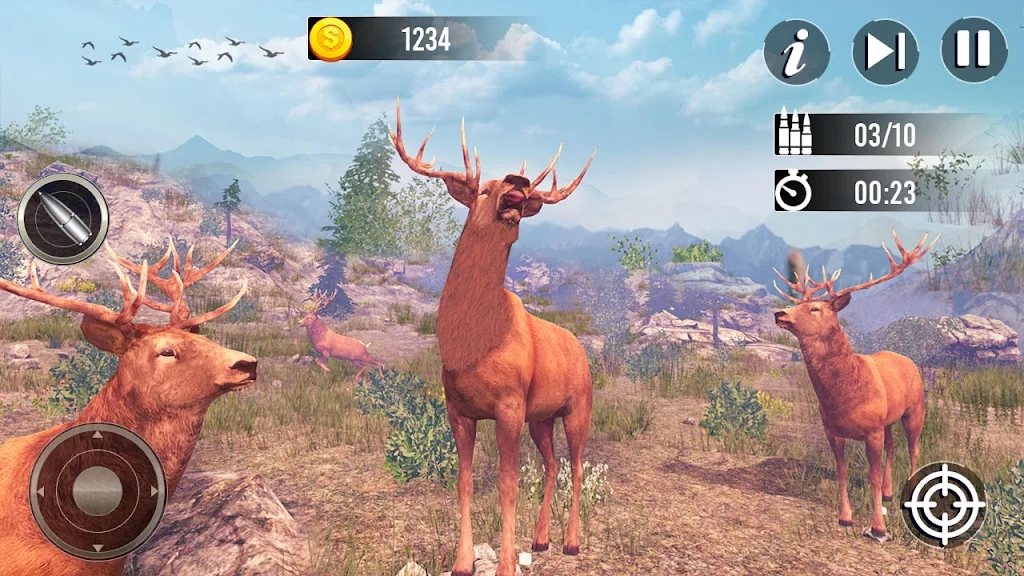Tap the skip-forward button
1024x576 pixels.
pyautogui.click(x=885, y=51)
